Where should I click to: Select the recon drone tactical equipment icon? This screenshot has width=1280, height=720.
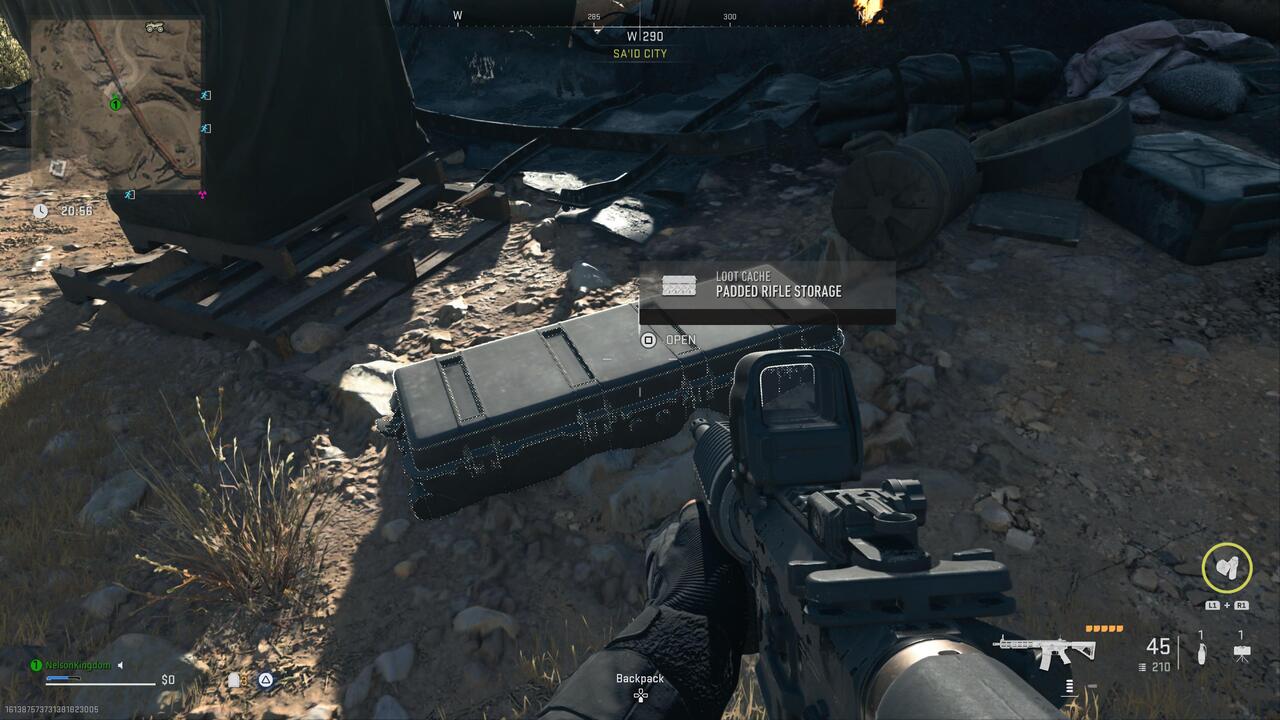[1241, 652]
